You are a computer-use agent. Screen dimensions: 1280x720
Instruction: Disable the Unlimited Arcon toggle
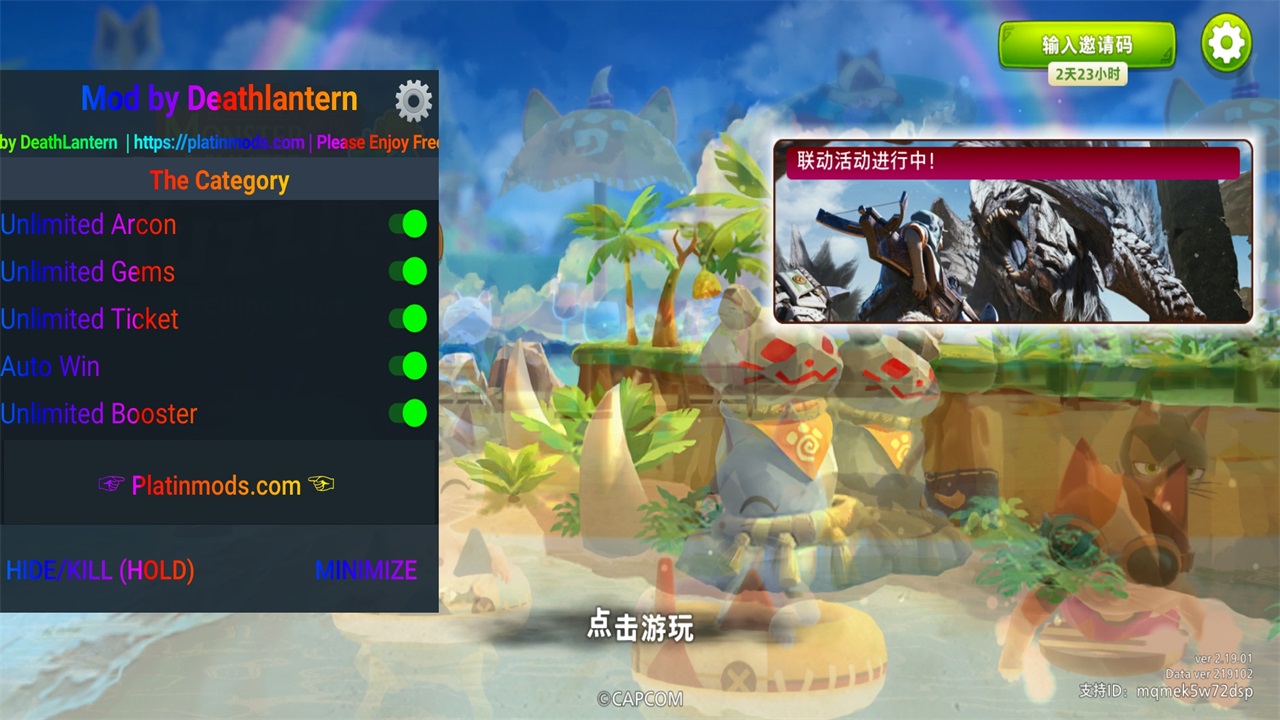(407, 224)
